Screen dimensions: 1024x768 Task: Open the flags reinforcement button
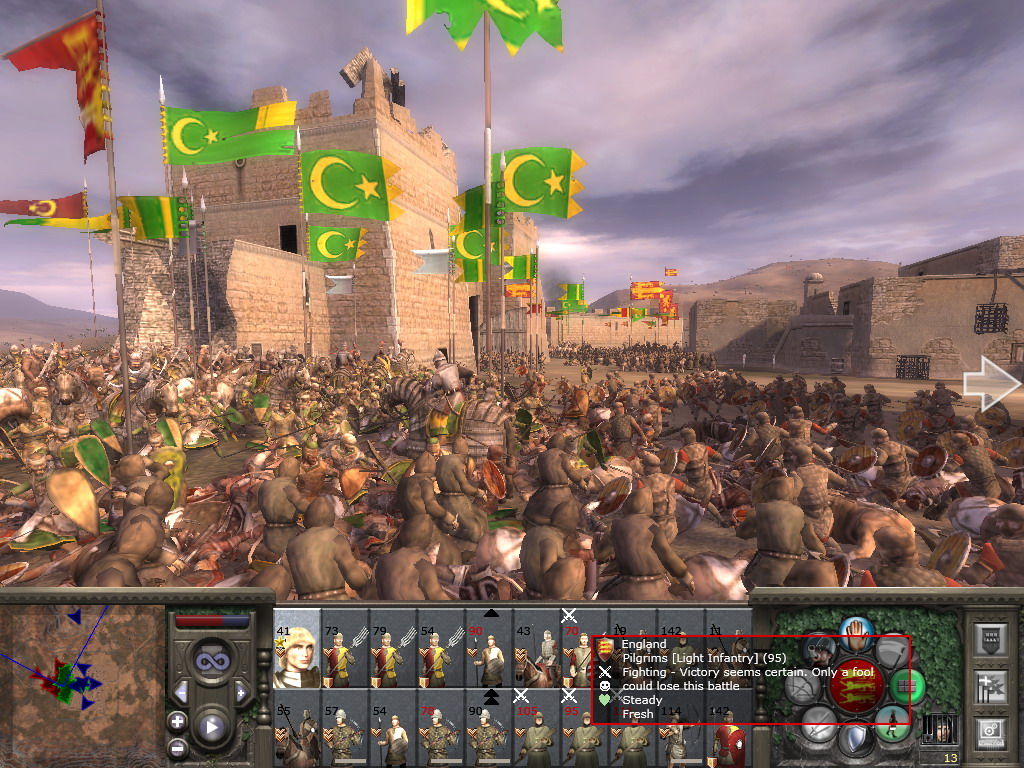[991, 687]
